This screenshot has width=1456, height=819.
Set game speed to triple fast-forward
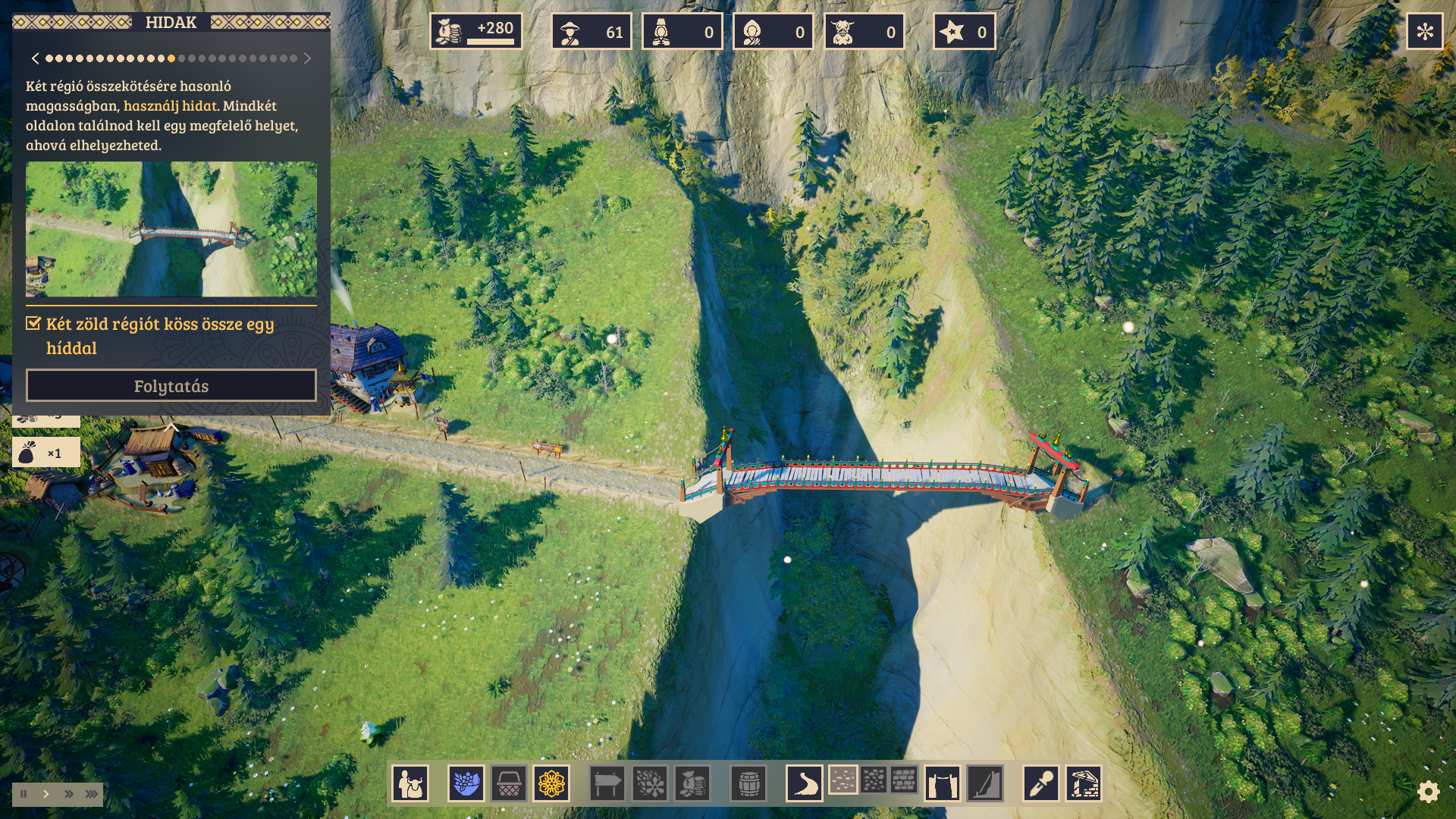(92, 794)
